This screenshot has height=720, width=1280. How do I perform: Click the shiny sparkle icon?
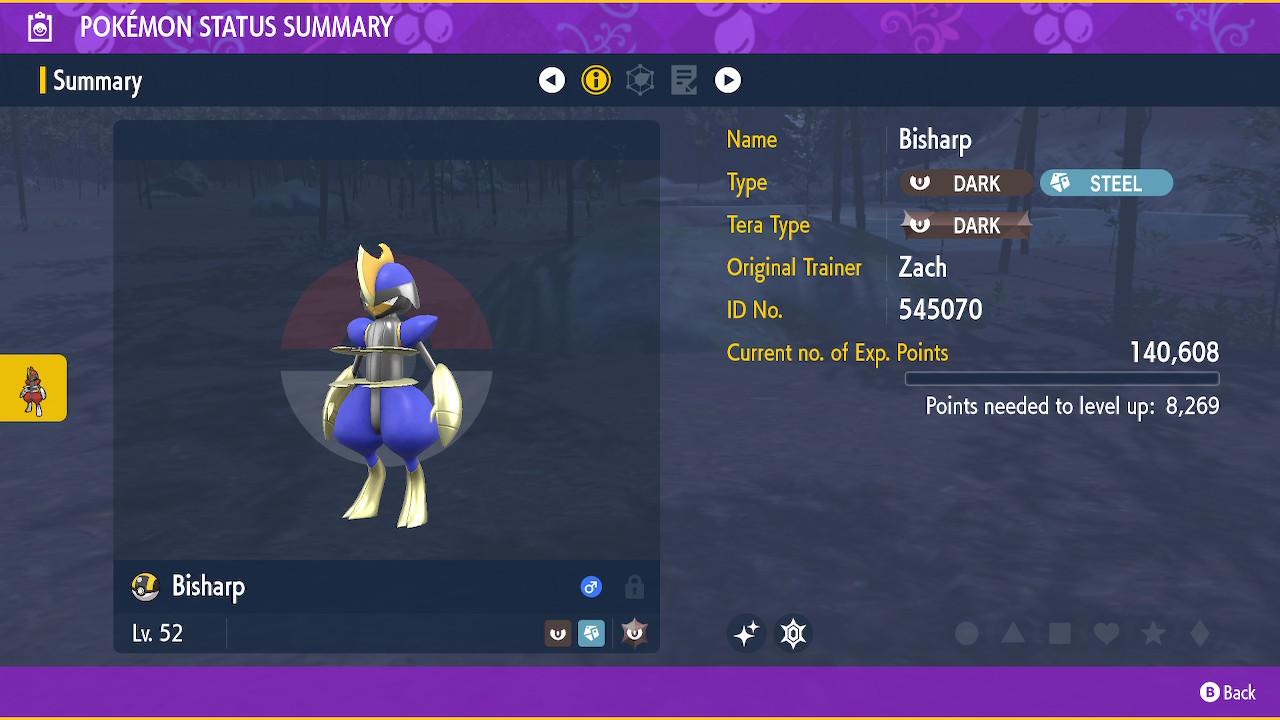pyautogui.click(x=747, y=633)
